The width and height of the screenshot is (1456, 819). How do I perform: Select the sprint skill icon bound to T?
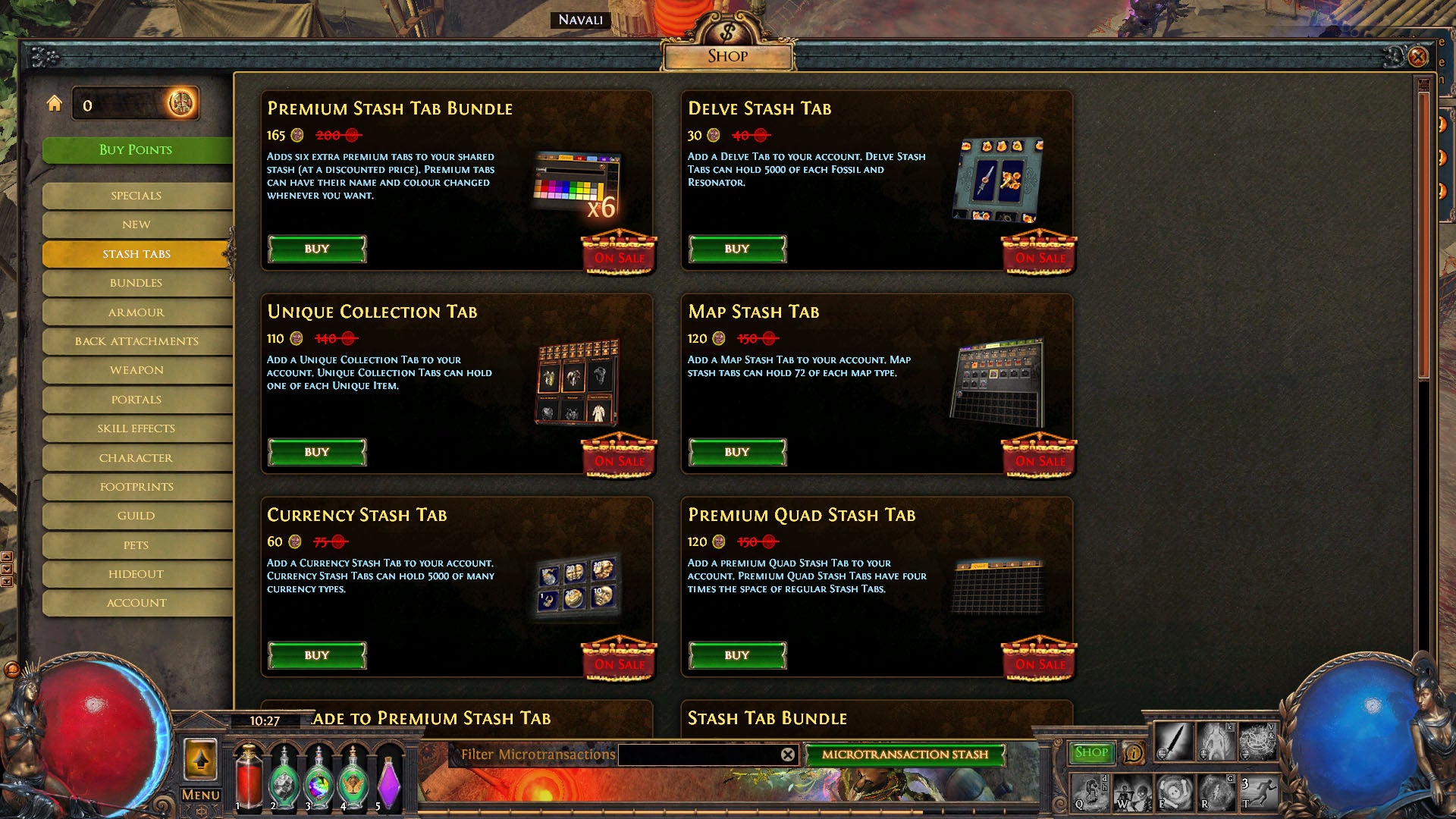coord(1260,792)
